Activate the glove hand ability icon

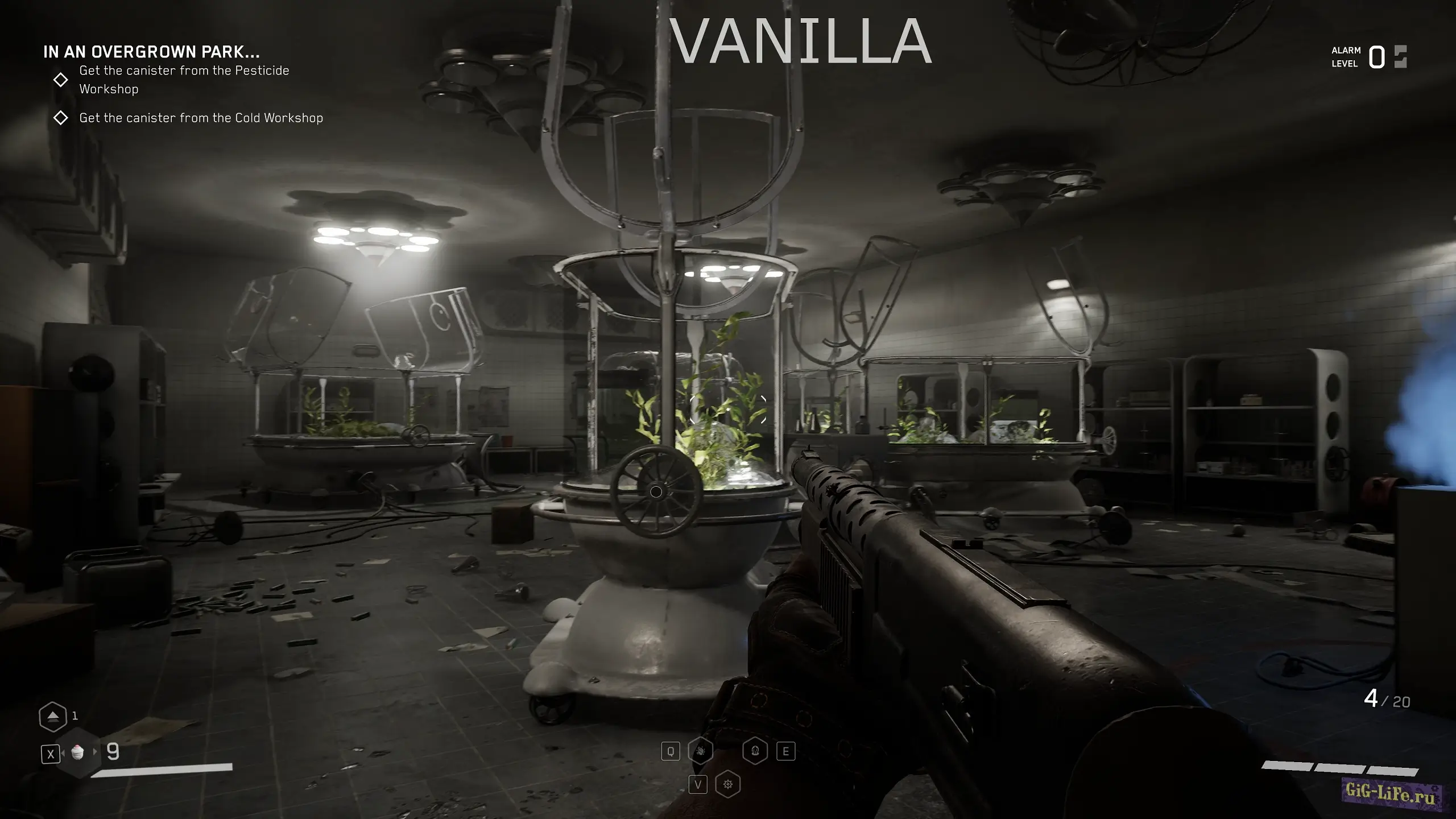point(701,751)
